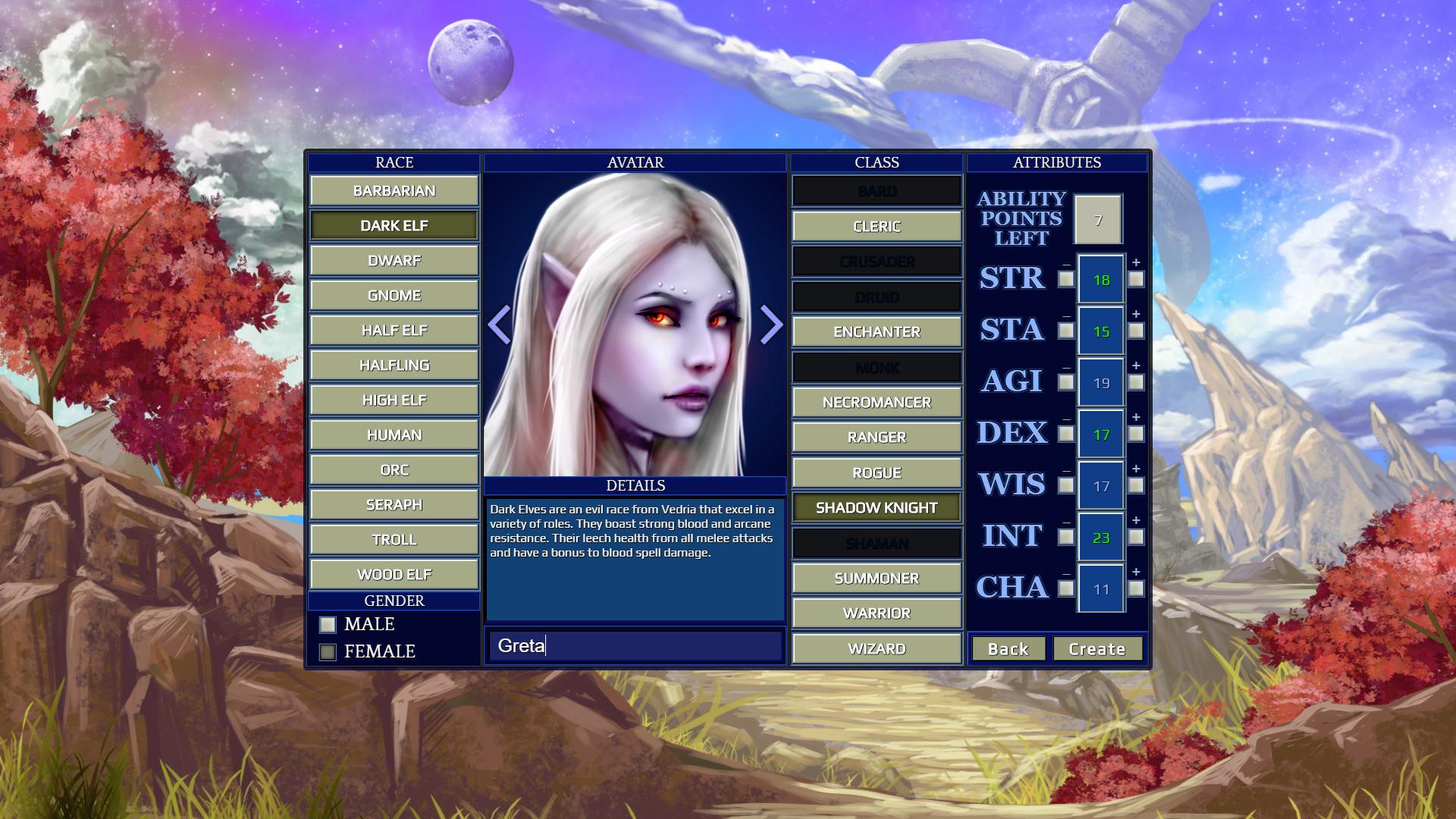Choose the Cleric class
The height and width of the screenshot is (819, 1456).
877,227
